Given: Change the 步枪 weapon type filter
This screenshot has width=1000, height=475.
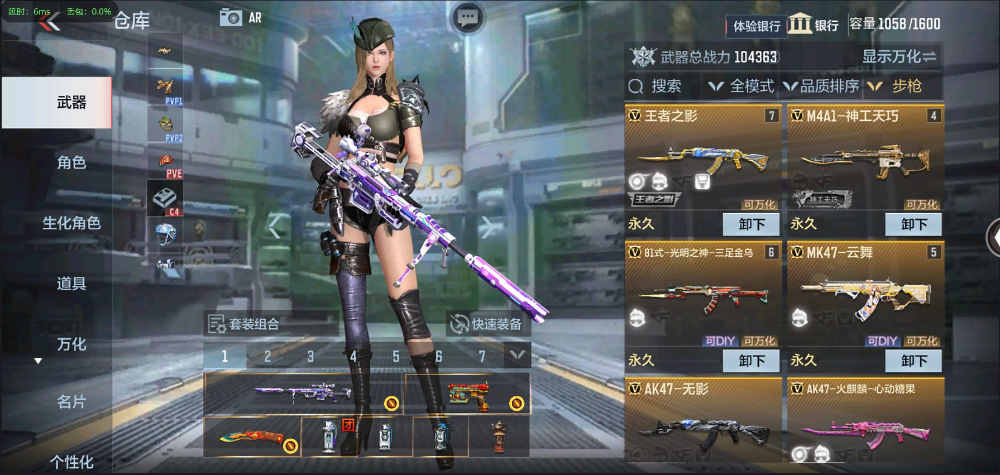Looking at the screenshot, I should pyautogui.click(x=903, y=86).
